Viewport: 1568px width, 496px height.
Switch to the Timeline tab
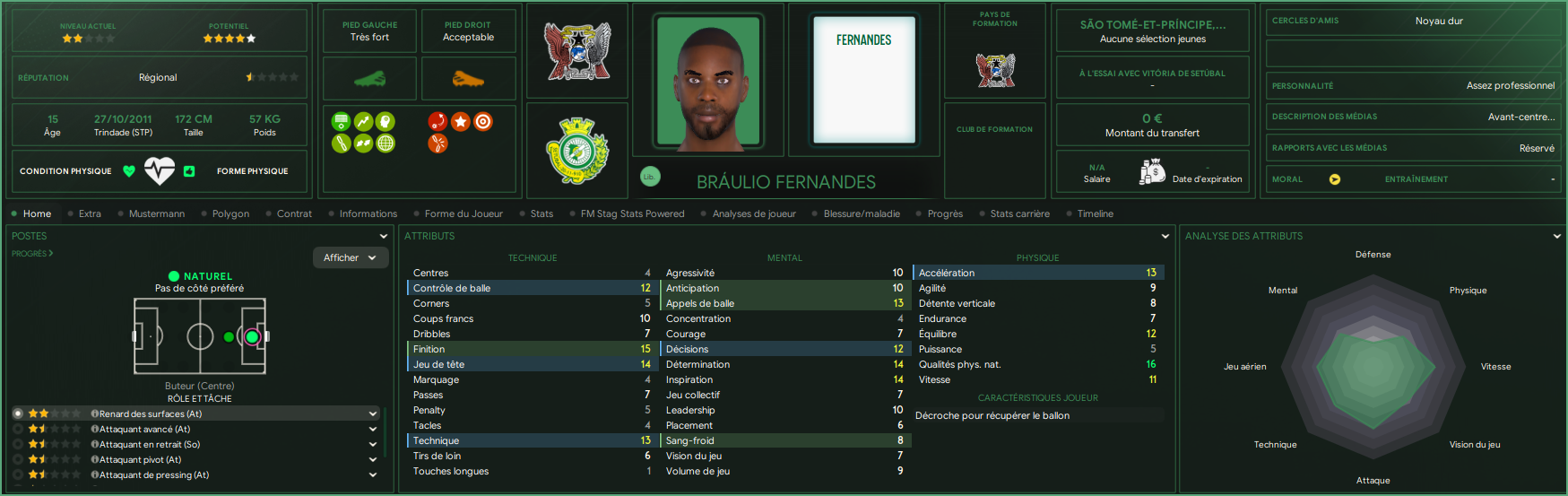coord(1095,213)
